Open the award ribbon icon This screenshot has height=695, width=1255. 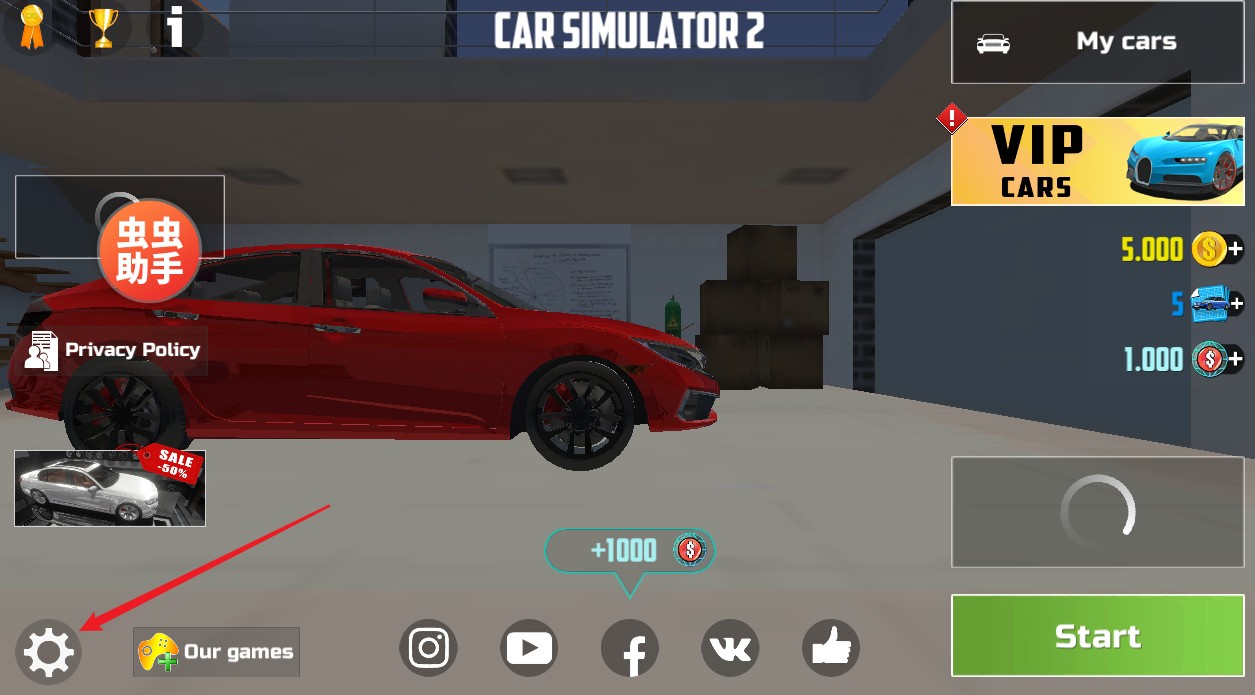pos(32,27)
